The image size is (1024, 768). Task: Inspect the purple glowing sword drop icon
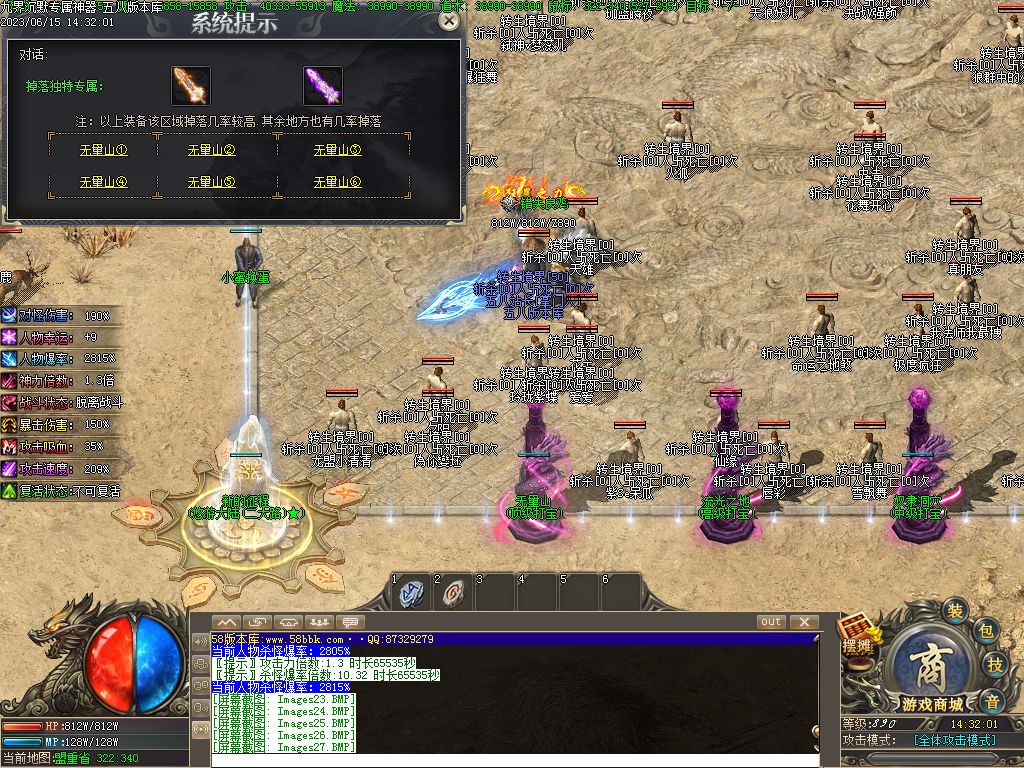pyautogui.click(x=323, y=86)
